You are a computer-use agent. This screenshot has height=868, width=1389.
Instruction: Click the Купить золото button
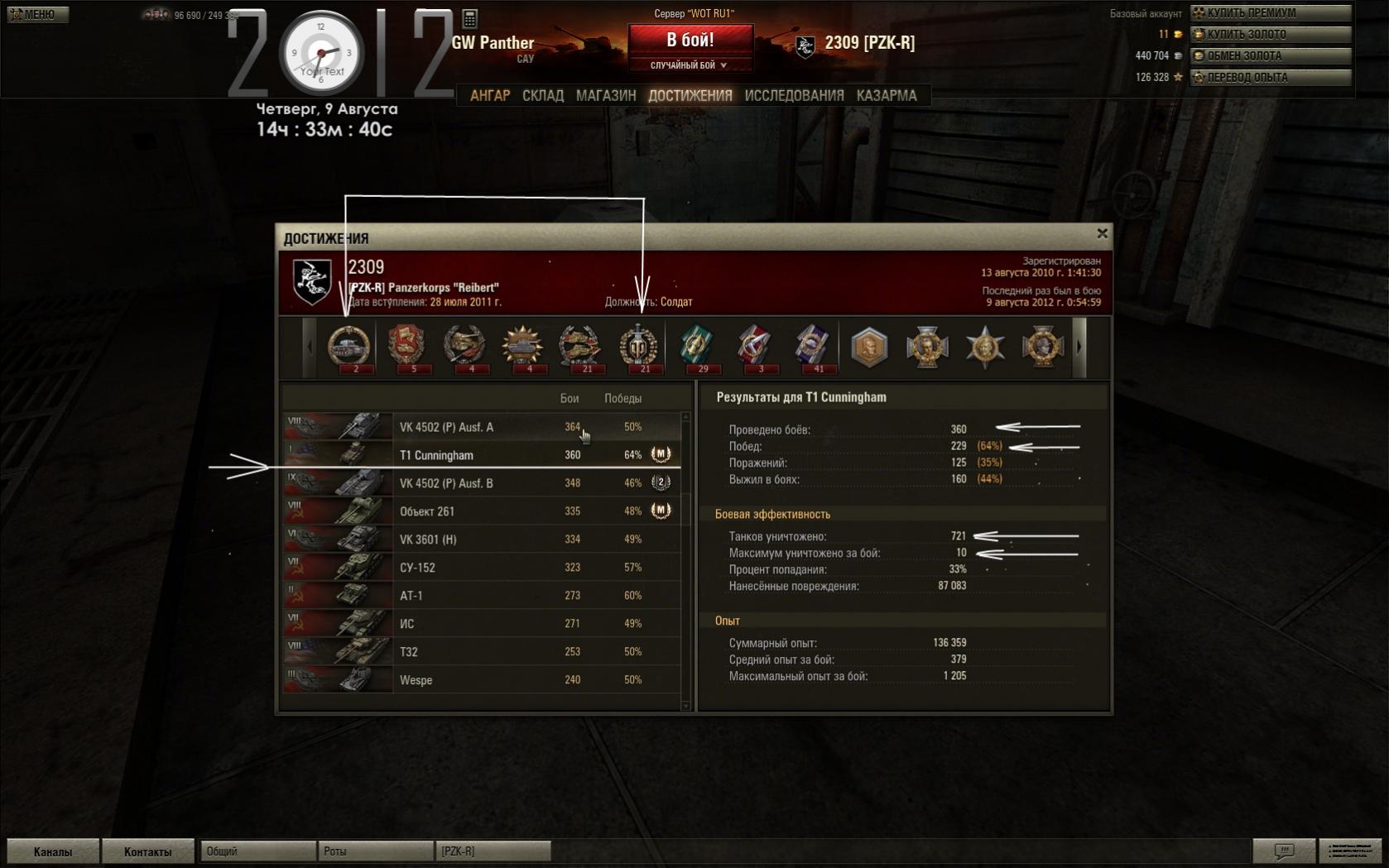click(1270, 35)
